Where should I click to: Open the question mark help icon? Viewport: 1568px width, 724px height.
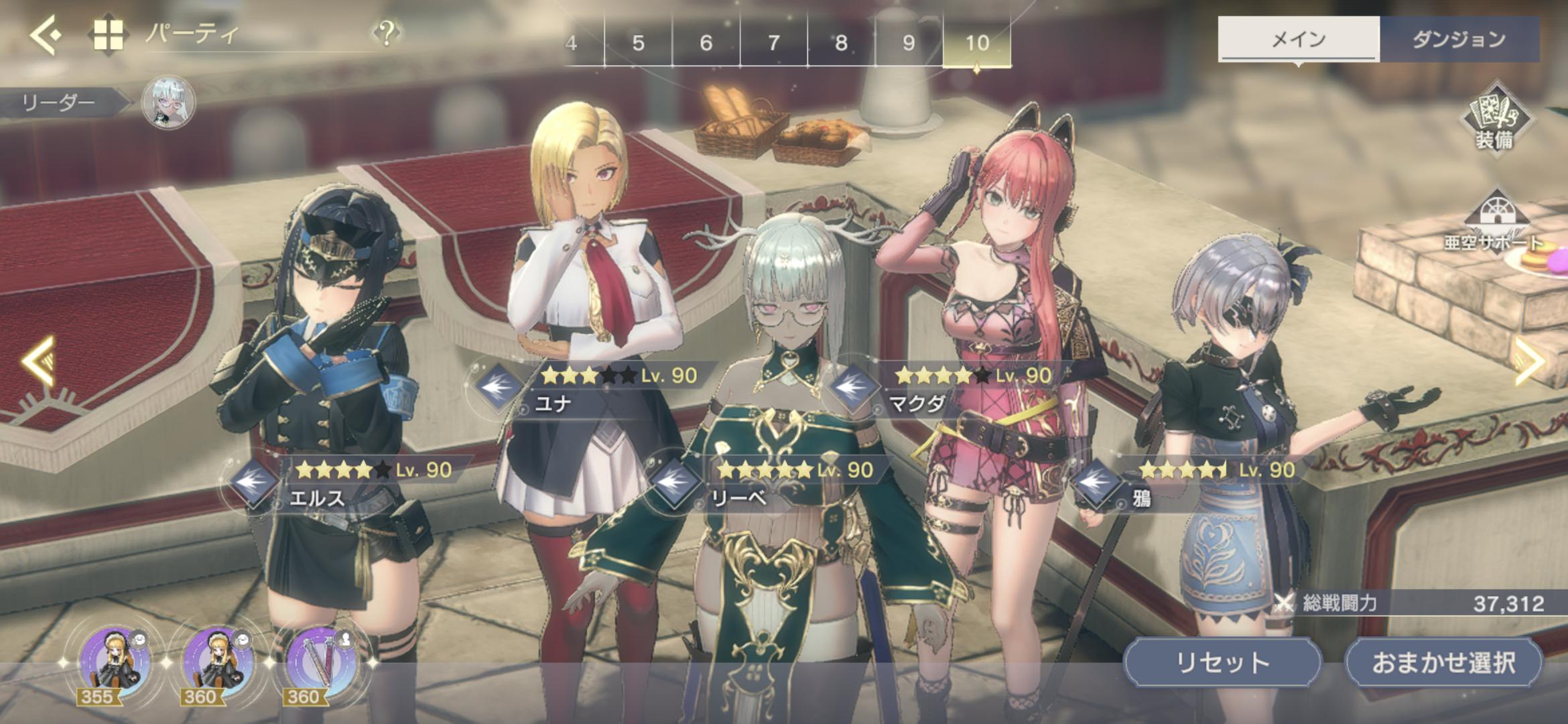pos(387,32)
